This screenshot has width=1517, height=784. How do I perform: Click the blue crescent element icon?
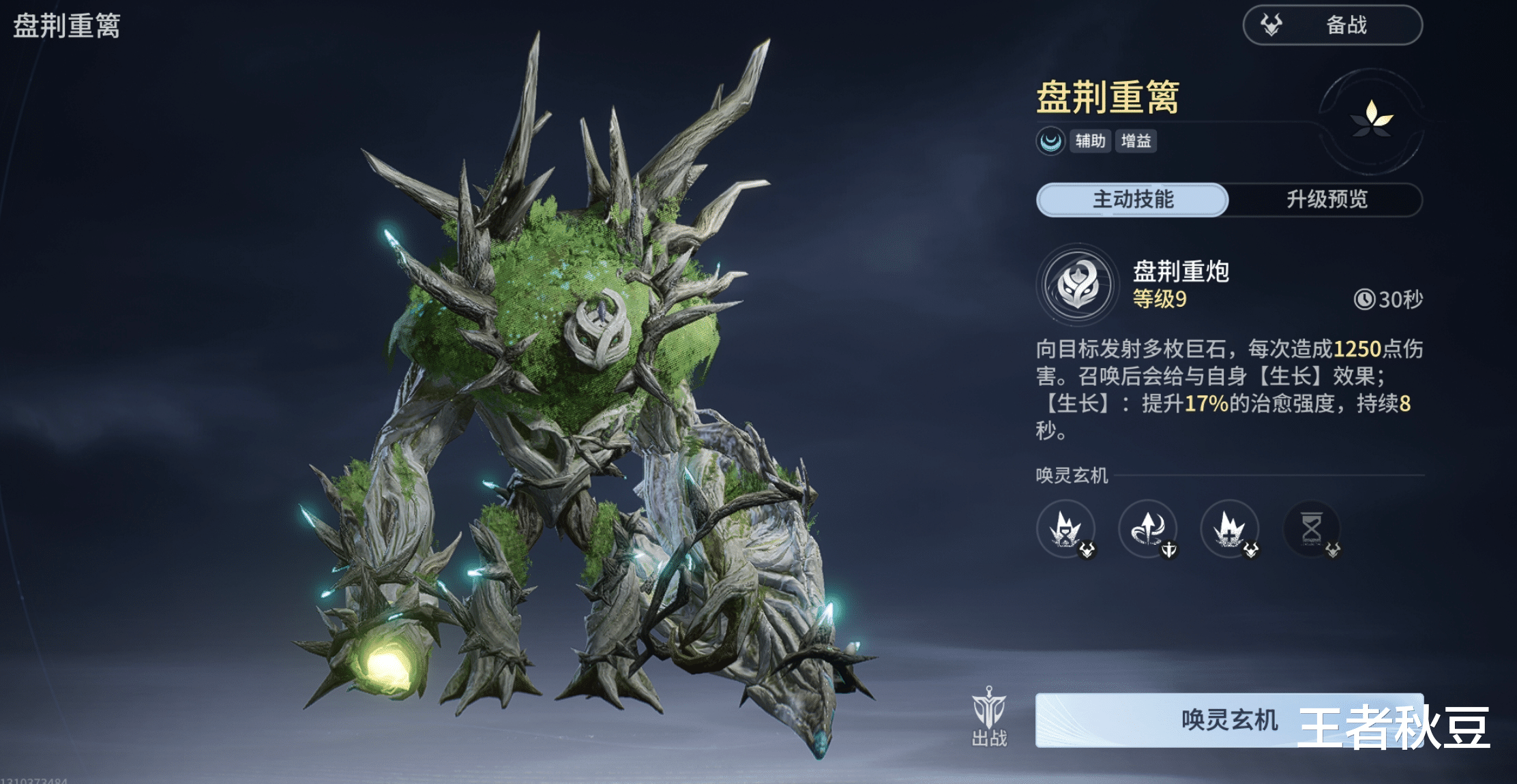(1050, 141)
